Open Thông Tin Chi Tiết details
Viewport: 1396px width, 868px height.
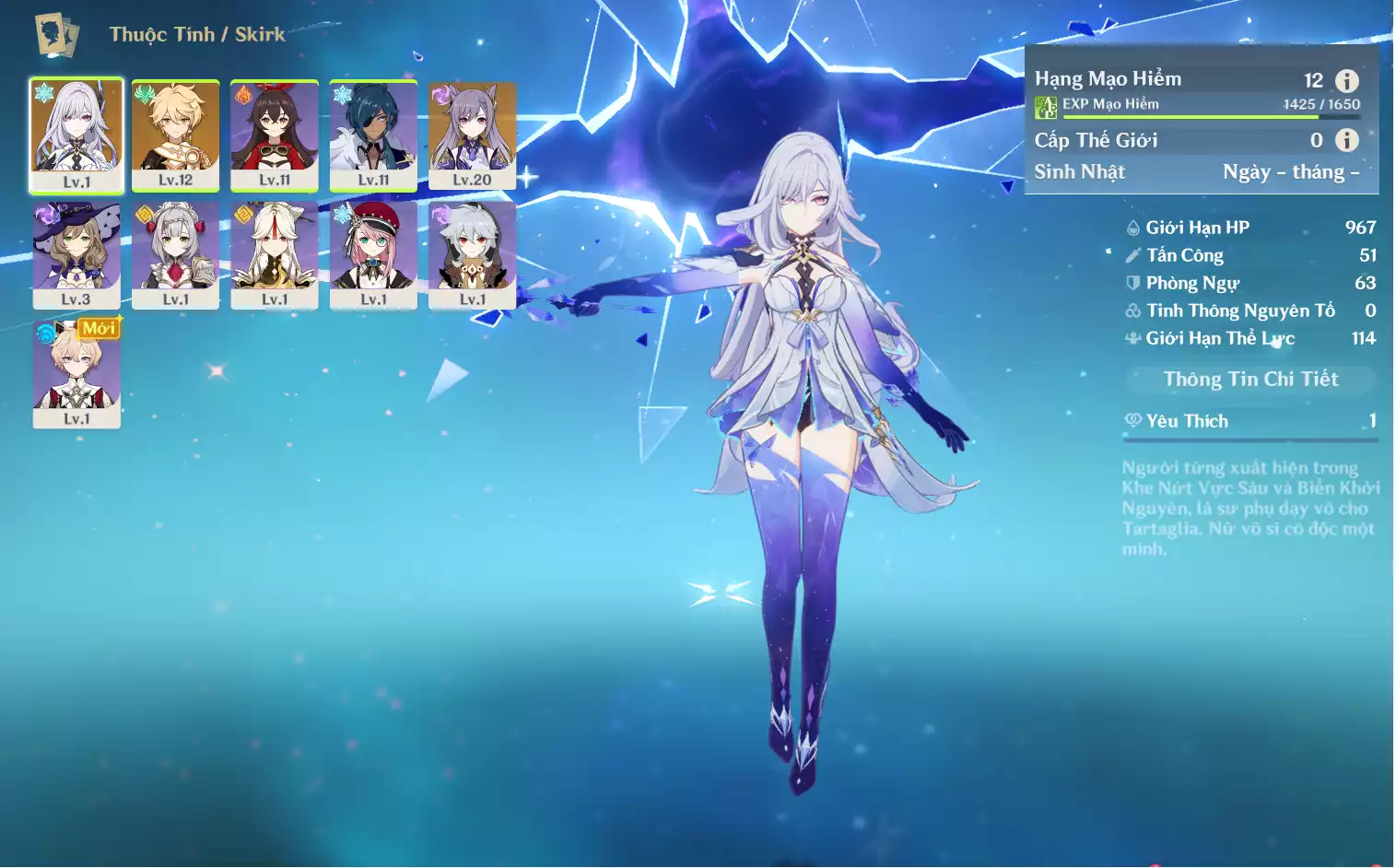1250,379
